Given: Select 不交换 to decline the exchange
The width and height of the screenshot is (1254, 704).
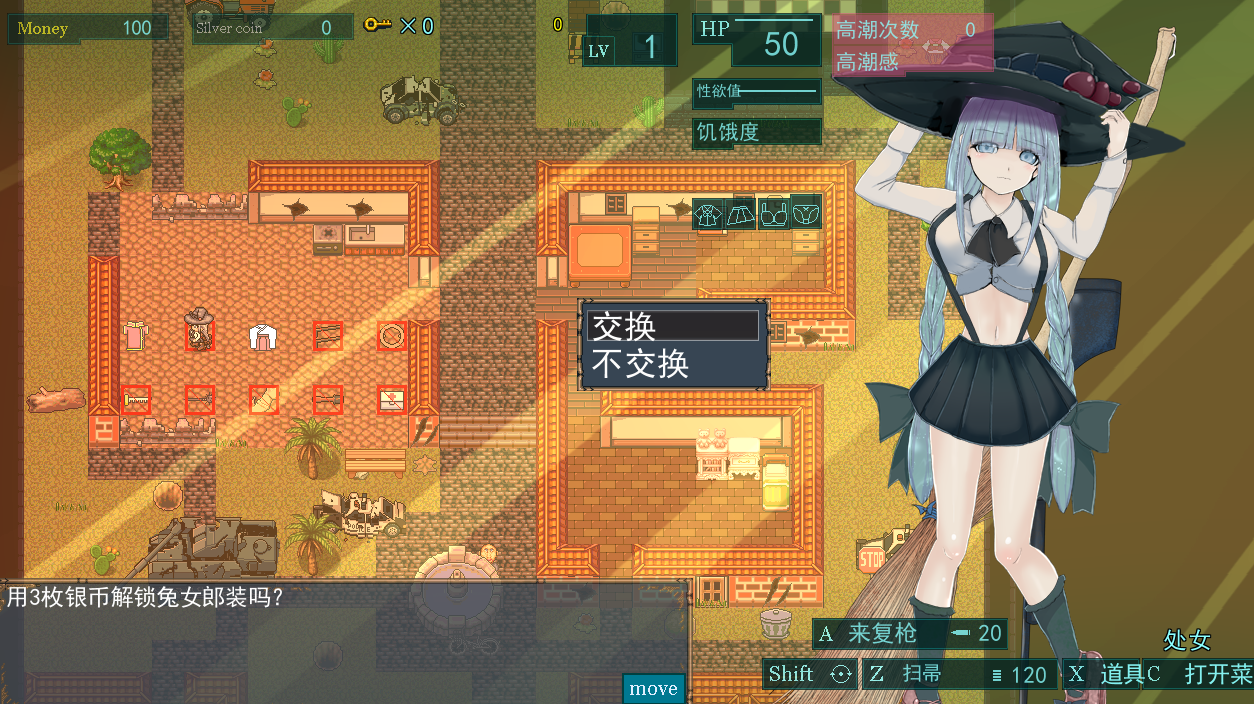Looking at the screenshot, I should (x=673, y=364).
